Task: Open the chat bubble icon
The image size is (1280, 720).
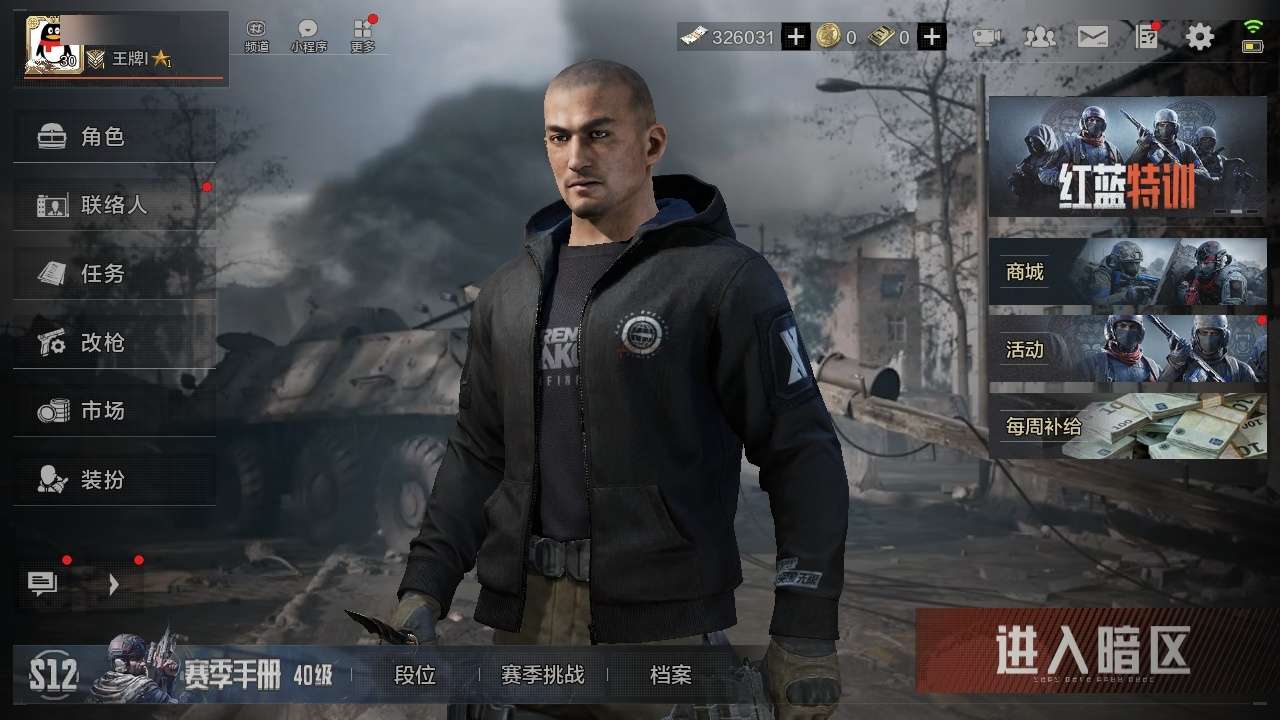Action: [x=43, y=584]
